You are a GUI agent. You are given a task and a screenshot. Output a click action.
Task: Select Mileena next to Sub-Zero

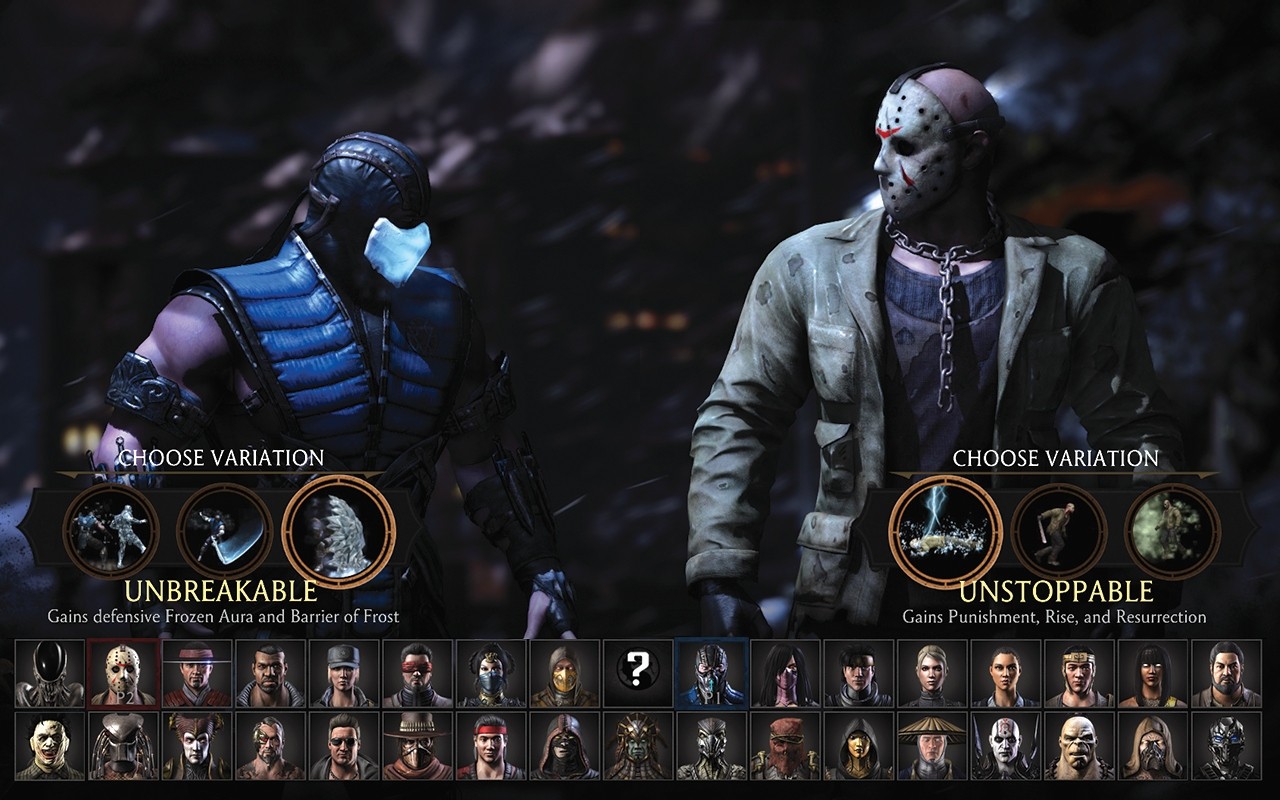coord(787,675)
